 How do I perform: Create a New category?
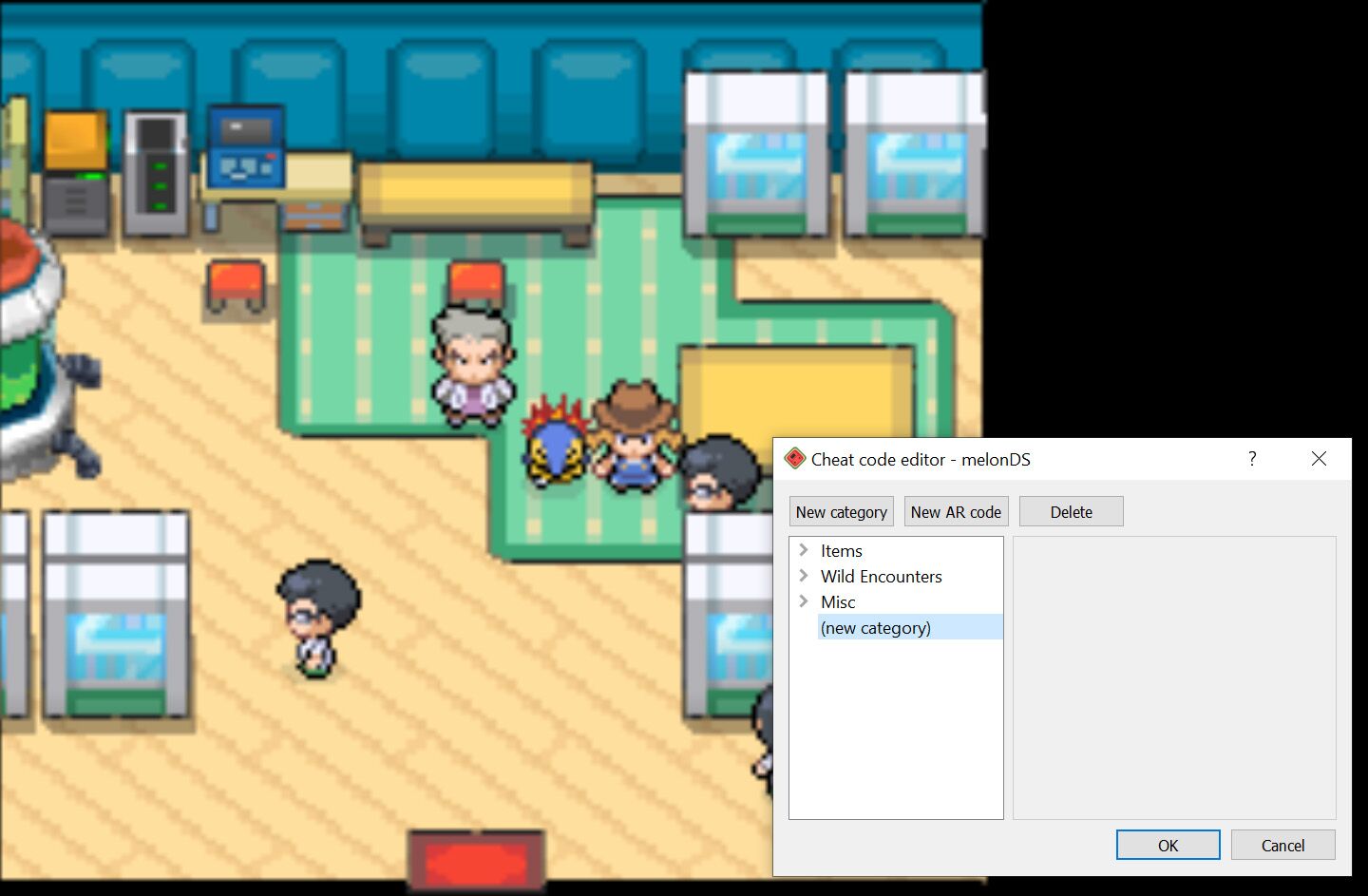pos(841,511)
